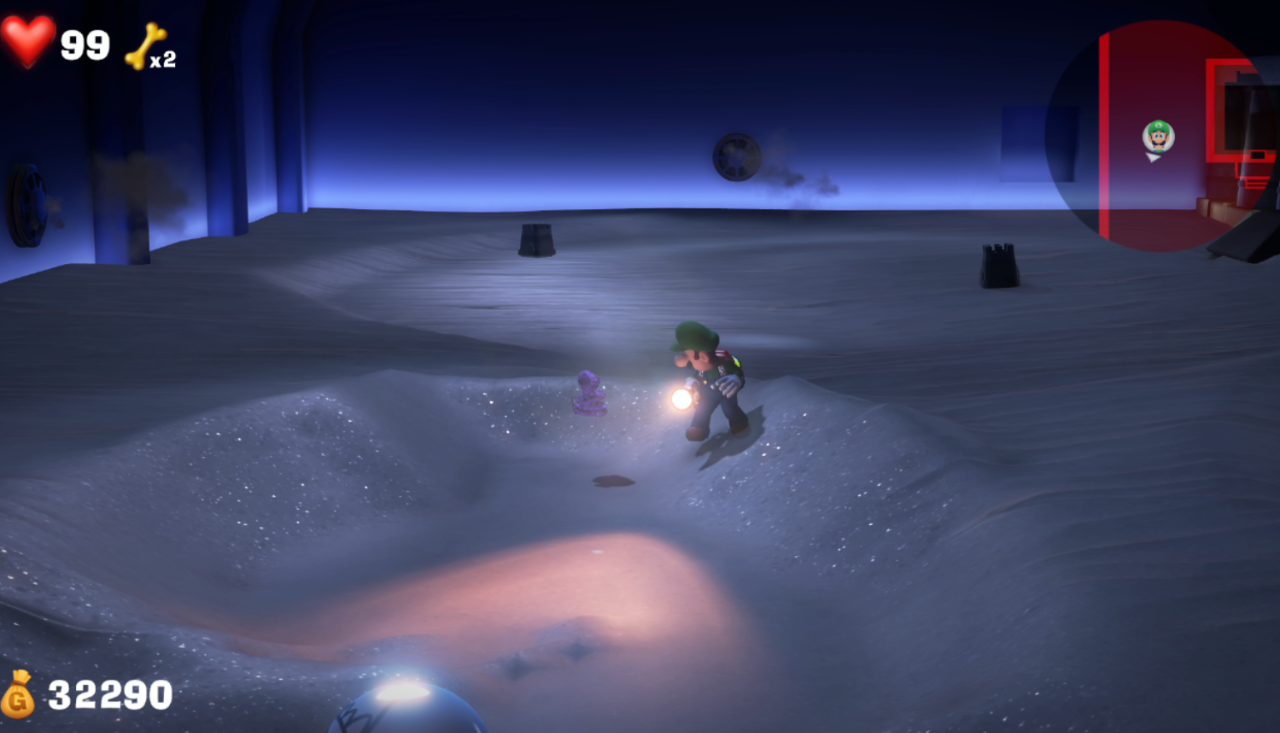
Task: Click the golden bone item icon
Action: pos(145,45)
